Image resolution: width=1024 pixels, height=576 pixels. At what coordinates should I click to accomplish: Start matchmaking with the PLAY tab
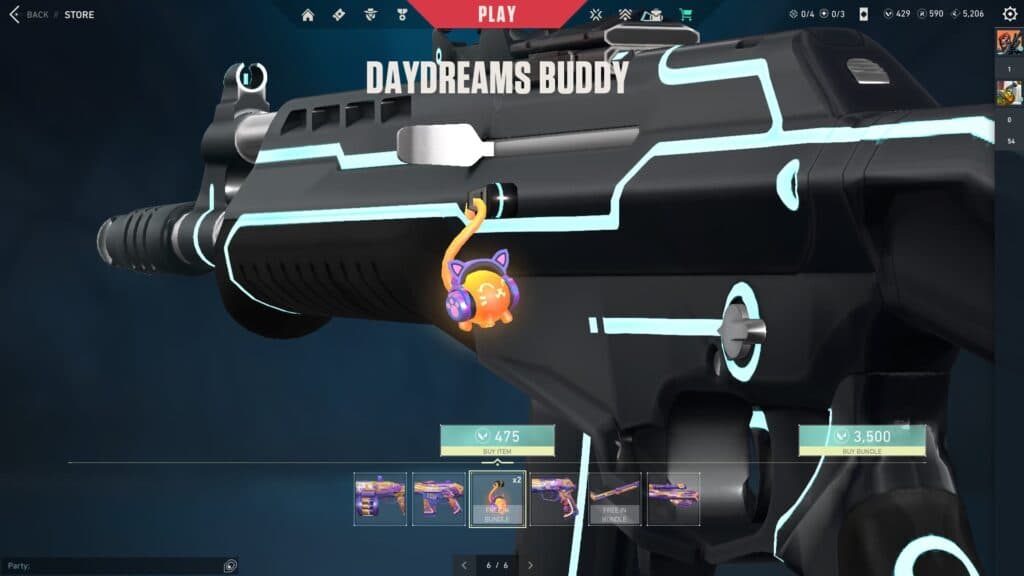pos(497,14)
